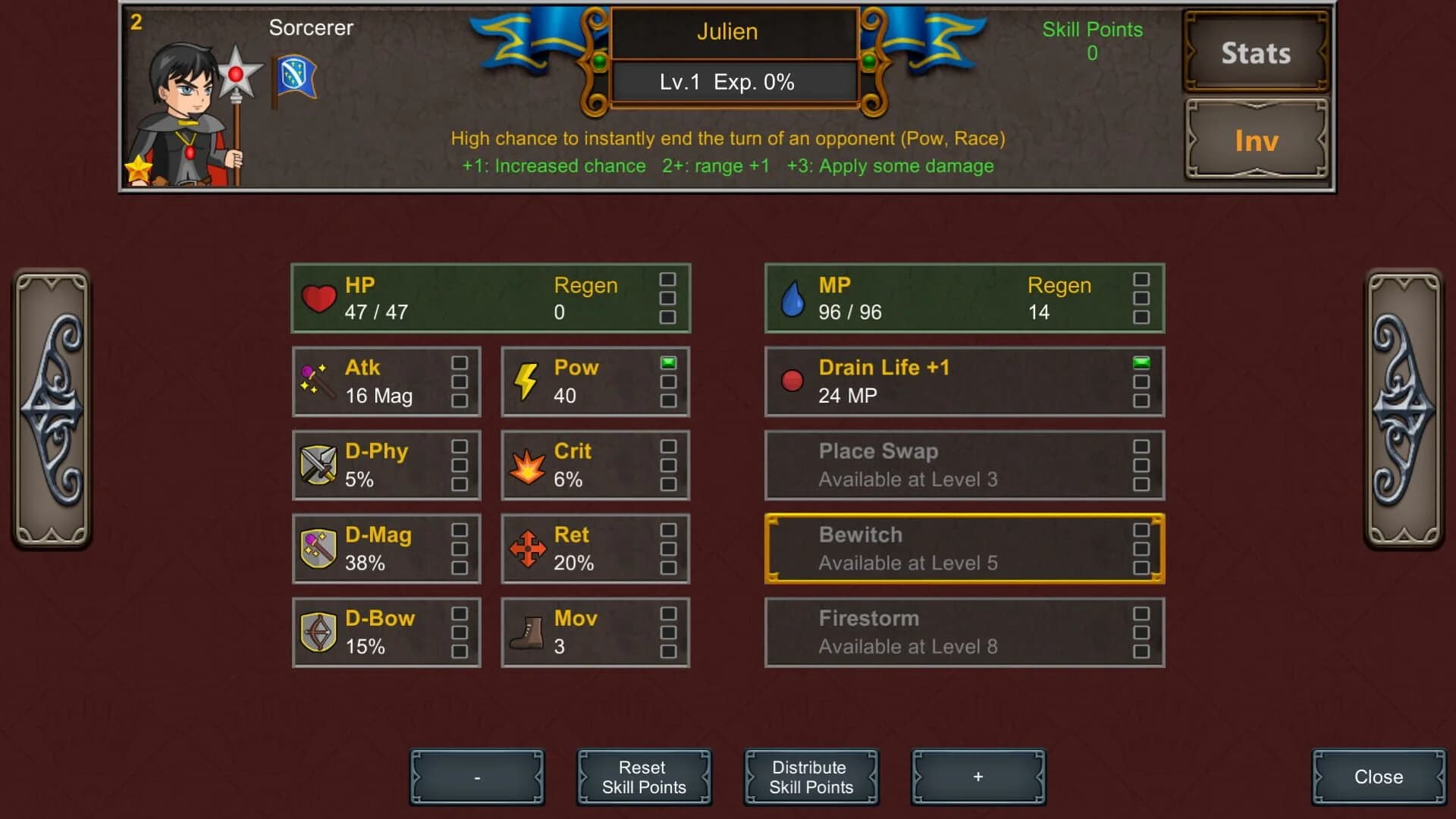This screenshot has width=1456, height=819.
Task: Check the first HP Regen checkbox
Action: pos(667,280)
